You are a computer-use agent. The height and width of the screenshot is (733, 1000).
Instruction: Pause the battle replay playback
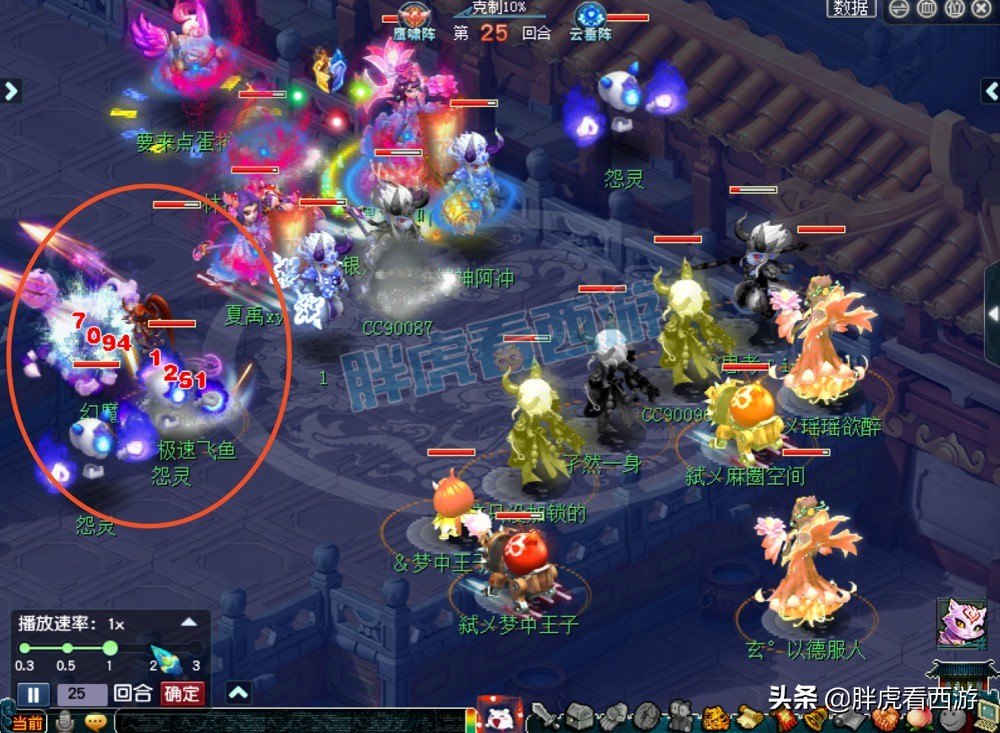pos(32,694)
